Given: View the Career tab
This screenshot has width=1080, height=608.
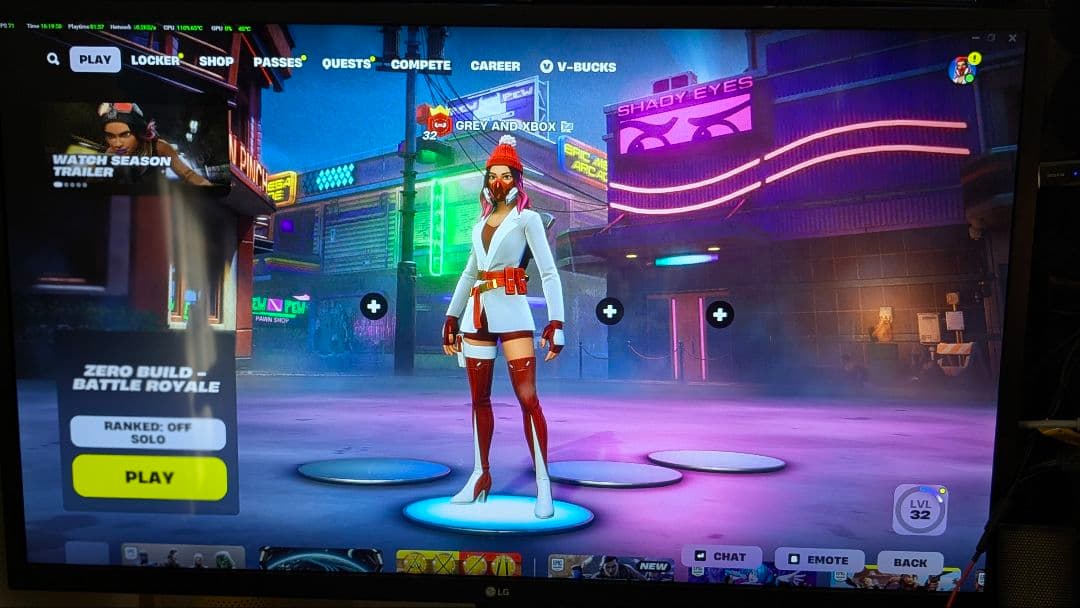Looking at the screenshot, I should [x=495, y=66].
